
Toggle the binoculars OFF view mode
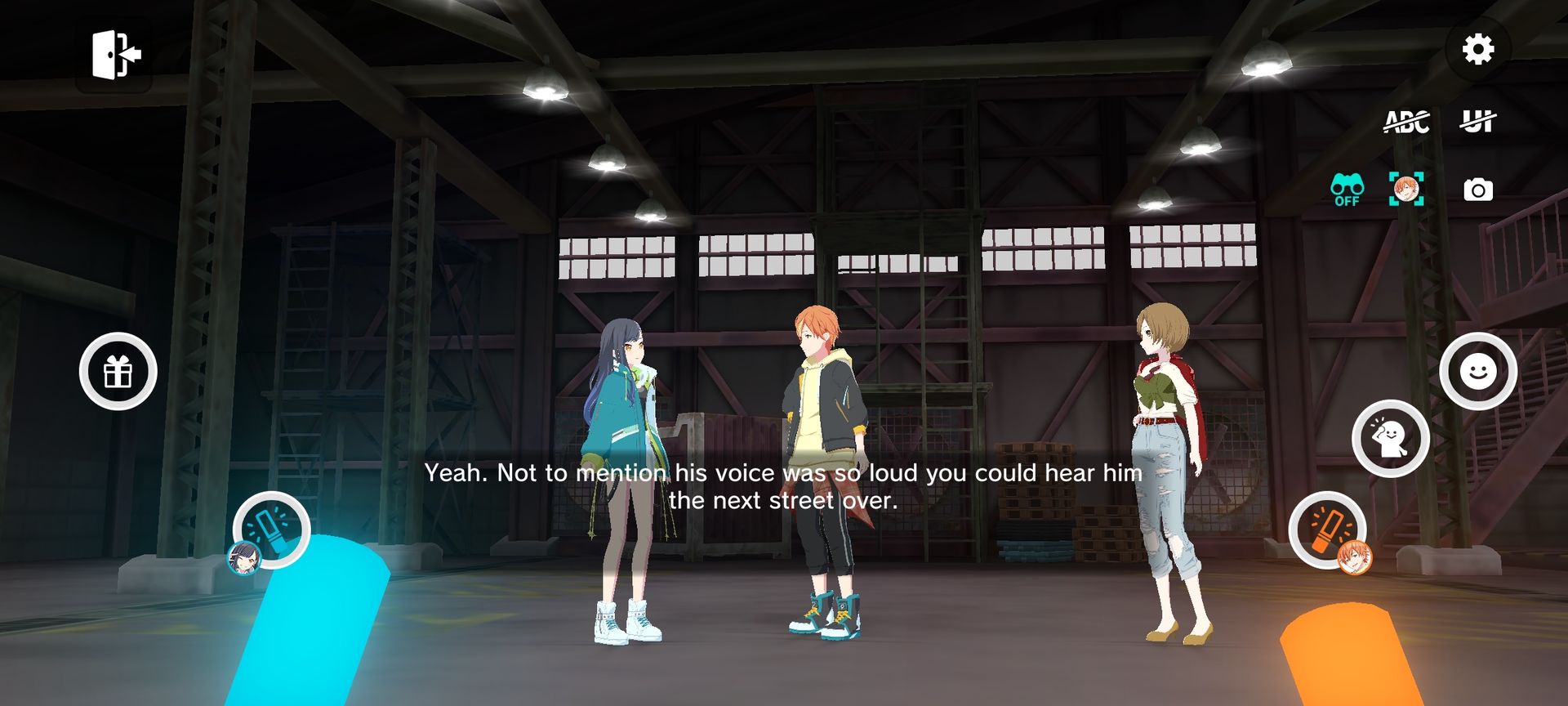click(x=1347, y=190)
